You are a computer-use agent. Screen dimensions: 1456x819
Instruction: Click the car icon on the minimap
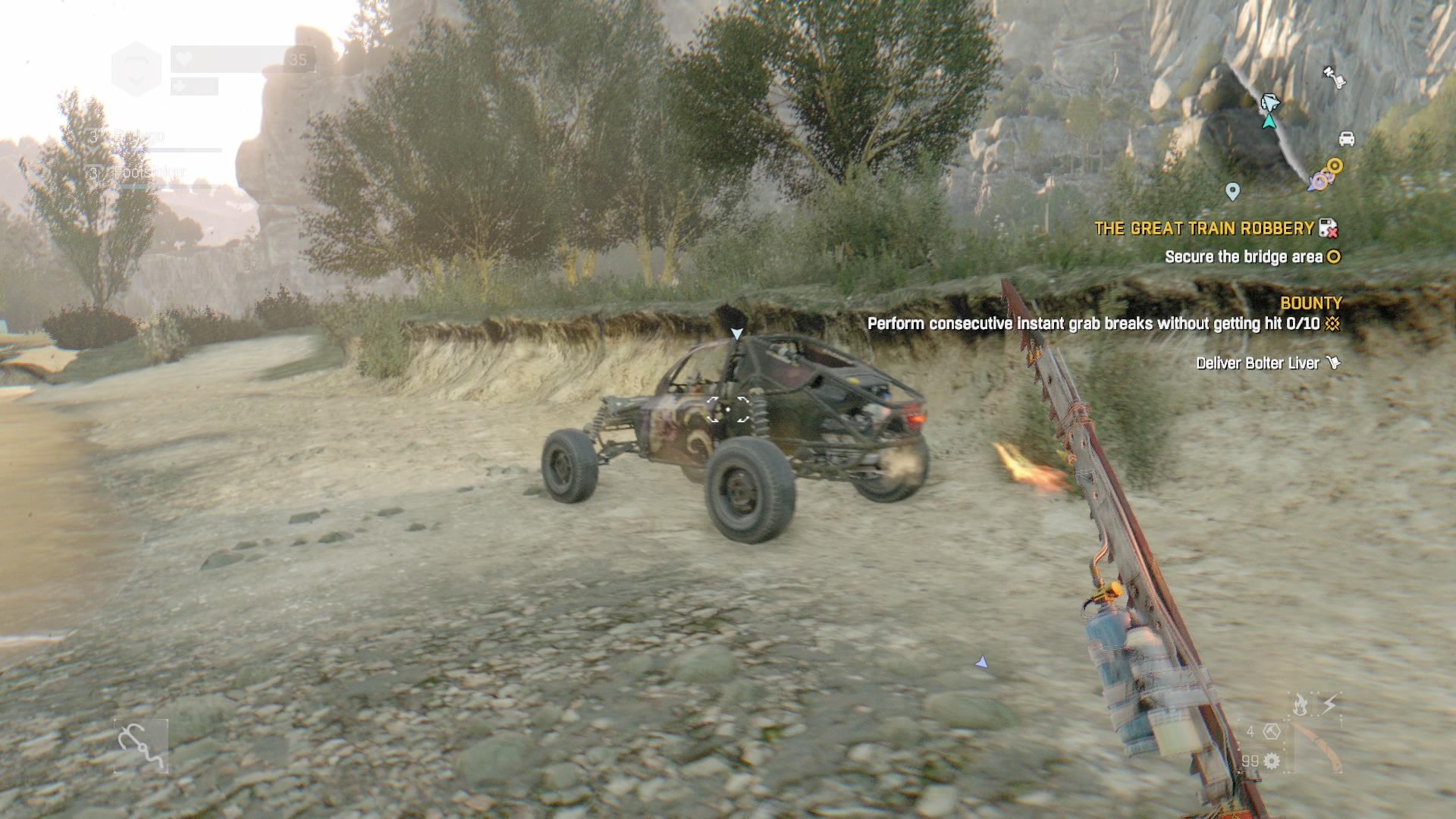click(1347, 139)
